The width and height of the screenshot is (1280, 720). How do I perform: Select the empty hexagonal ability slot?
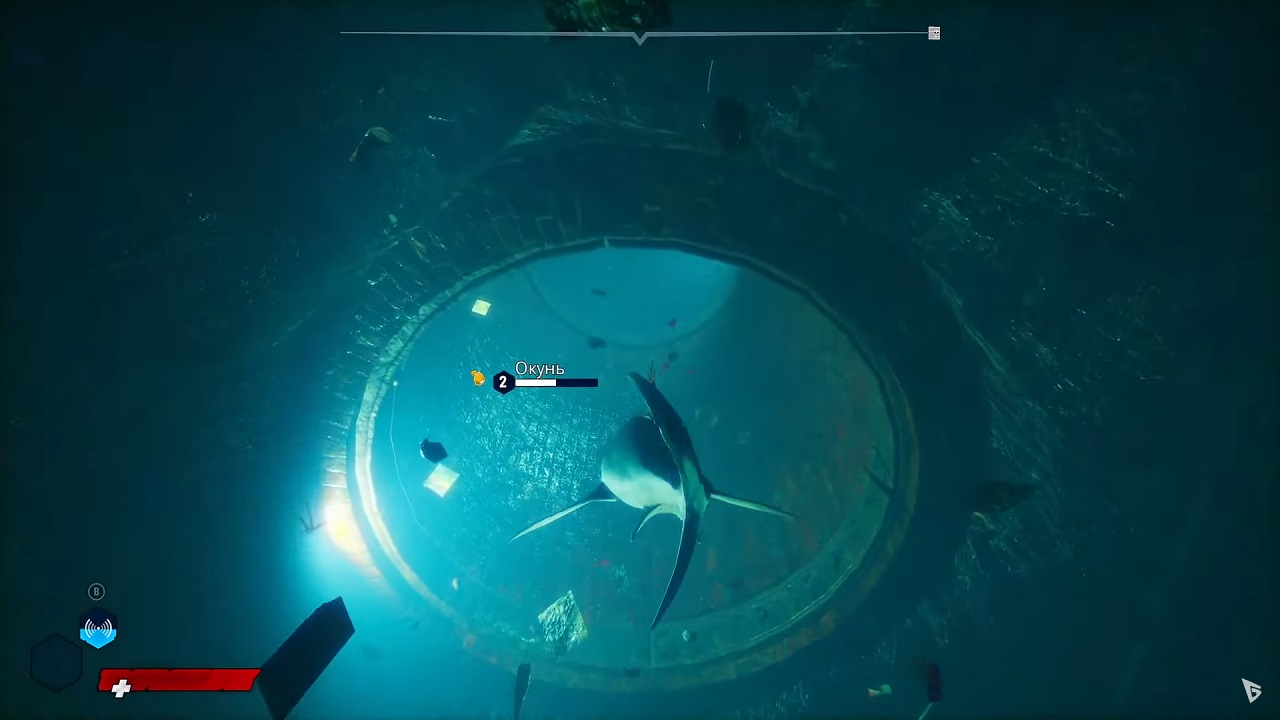pos(55,663)
